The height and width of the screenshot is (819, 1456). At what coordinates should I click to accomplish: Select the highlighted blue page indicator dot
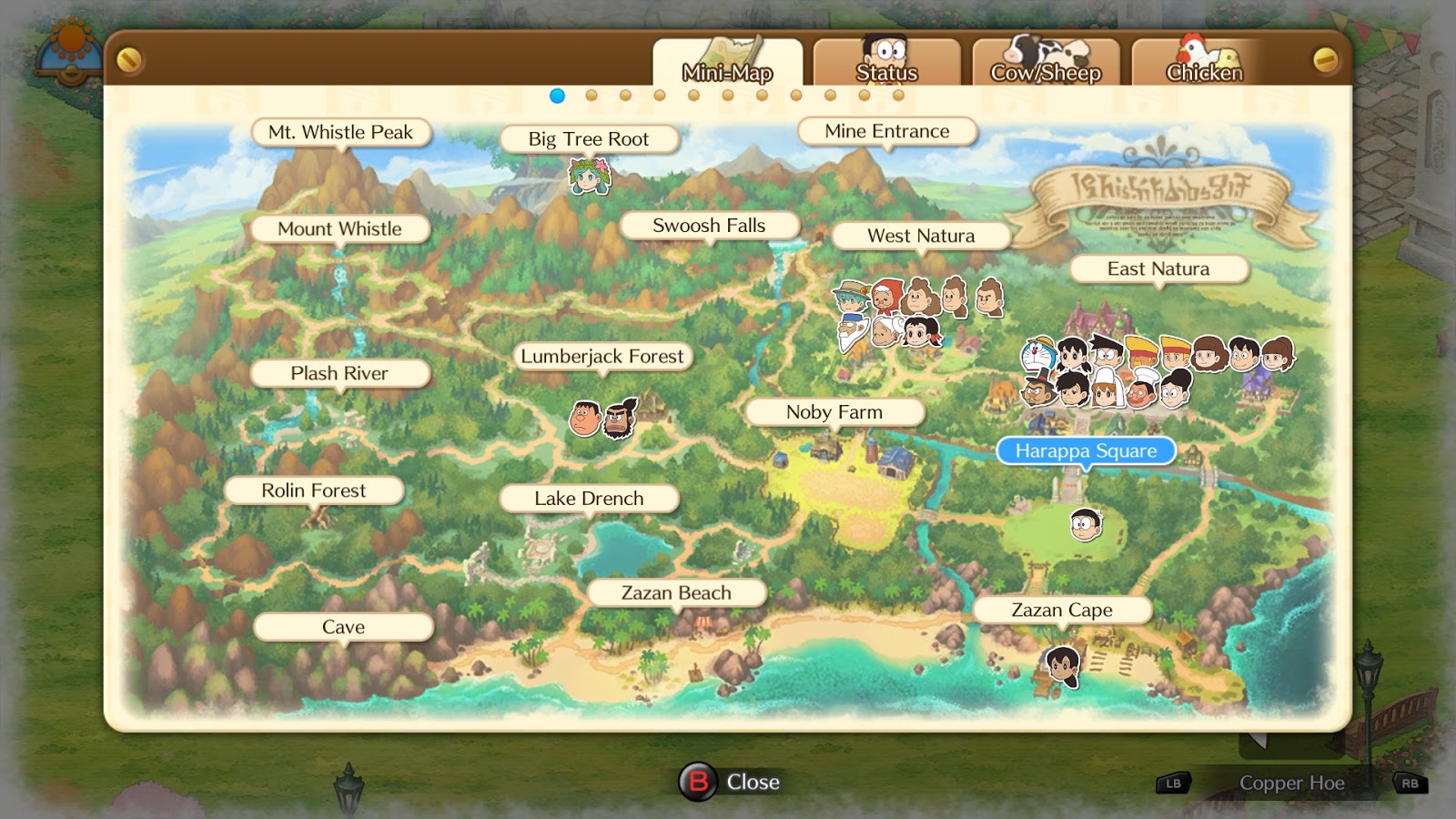tap(558, 93)
